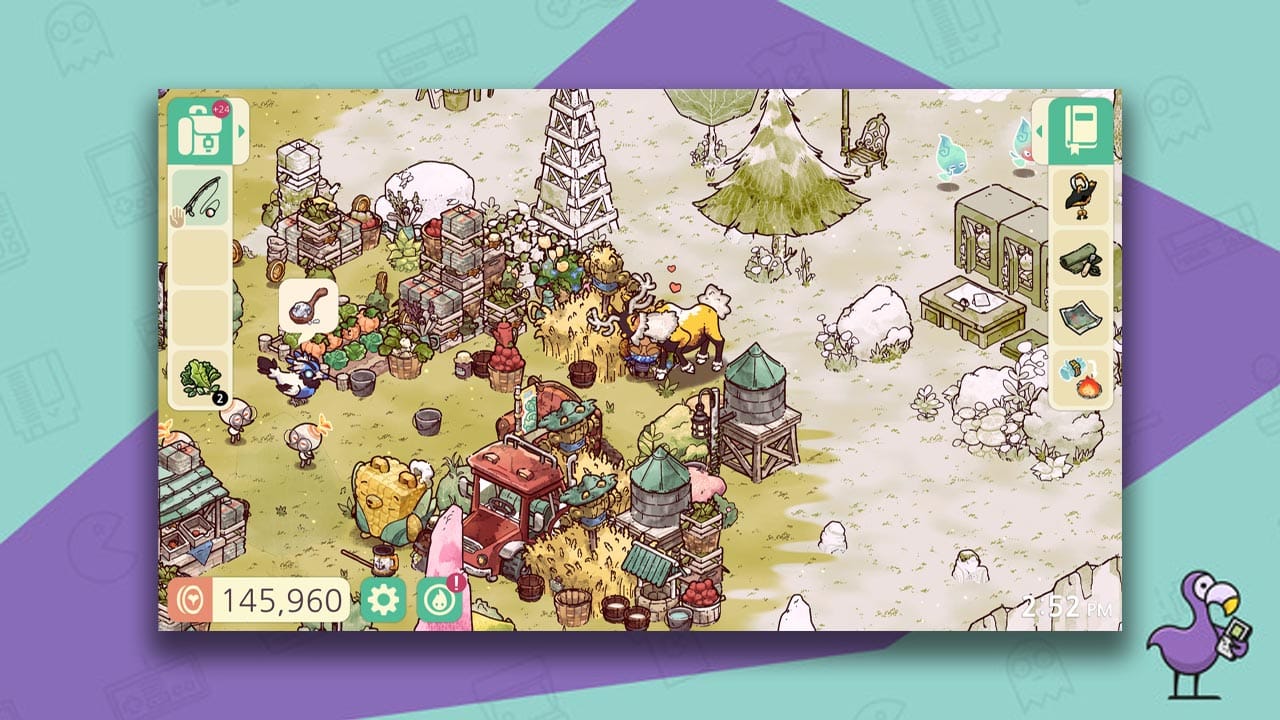This screenshot has height=720, width=1280.
Task: Open the island map icon
Action: click(1078, 320)
